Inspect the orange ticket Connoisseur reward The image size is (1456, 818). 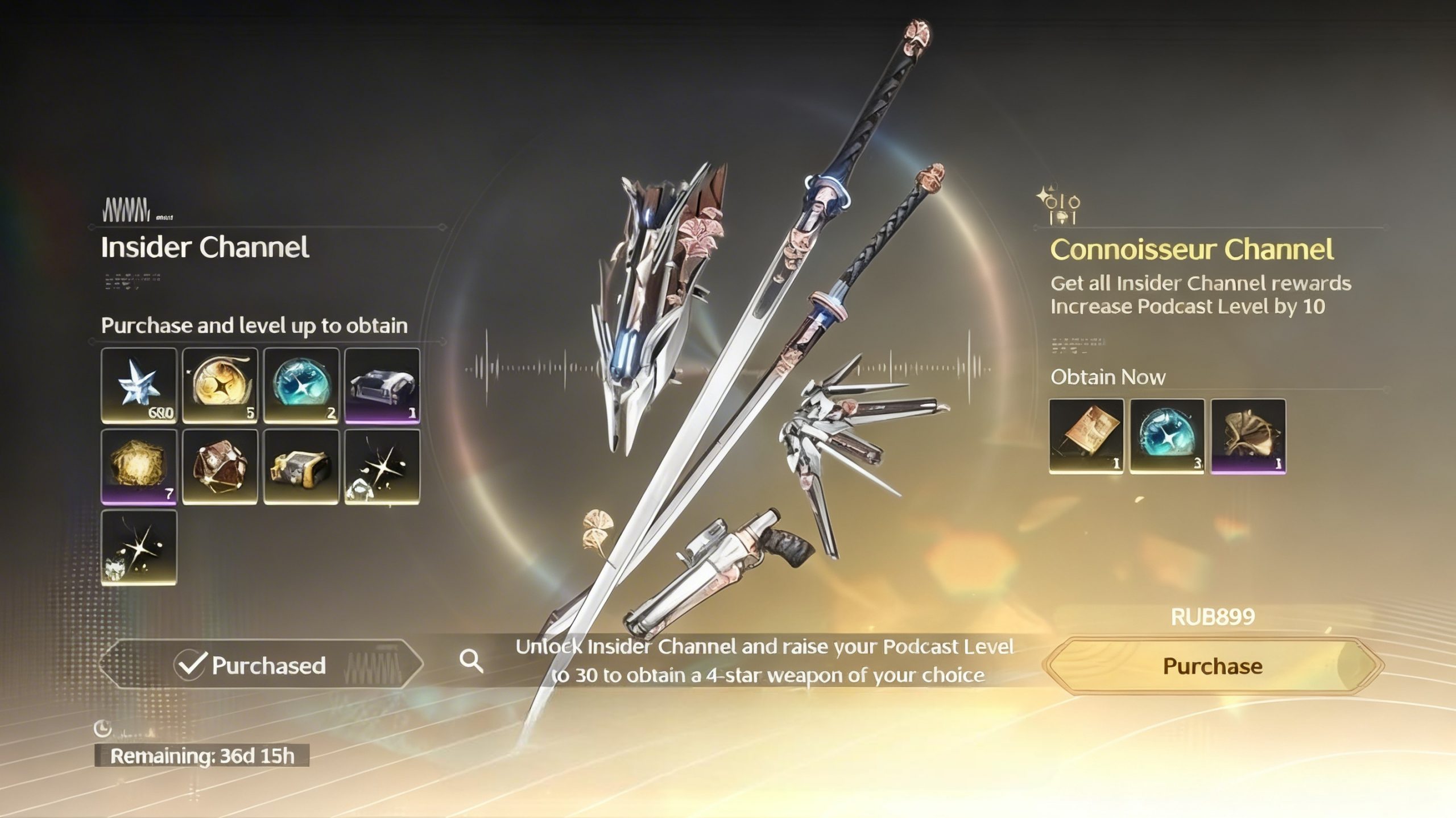click(1086, 436)
